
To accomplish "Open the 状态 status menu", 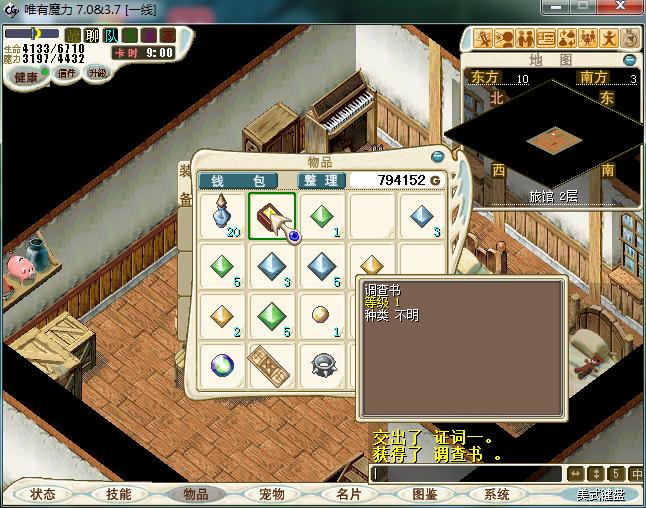I will point(43,494).
